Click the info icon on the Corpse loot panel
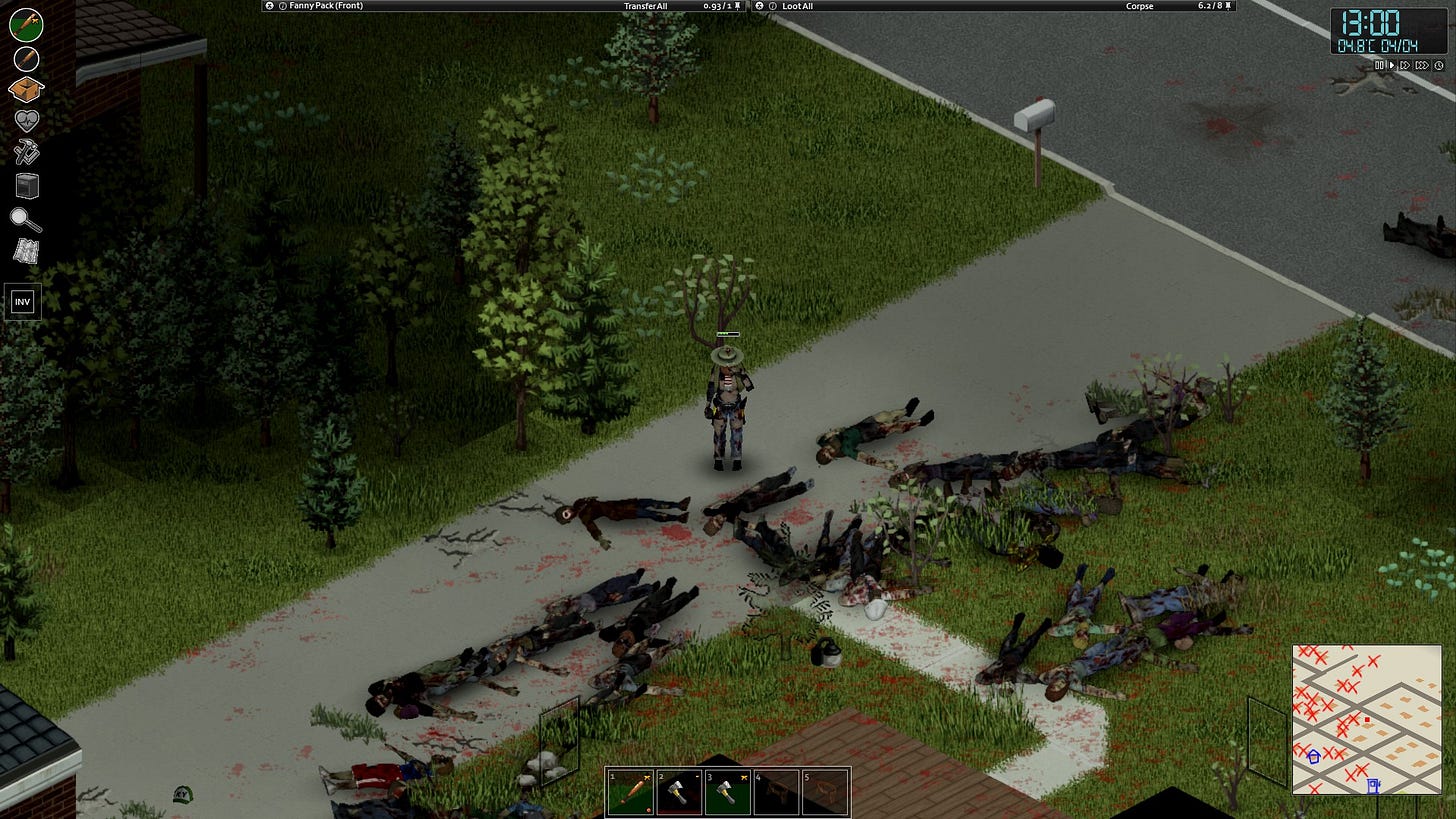The height and width of the screenshot is (819, 1456). tap(773, 6)
